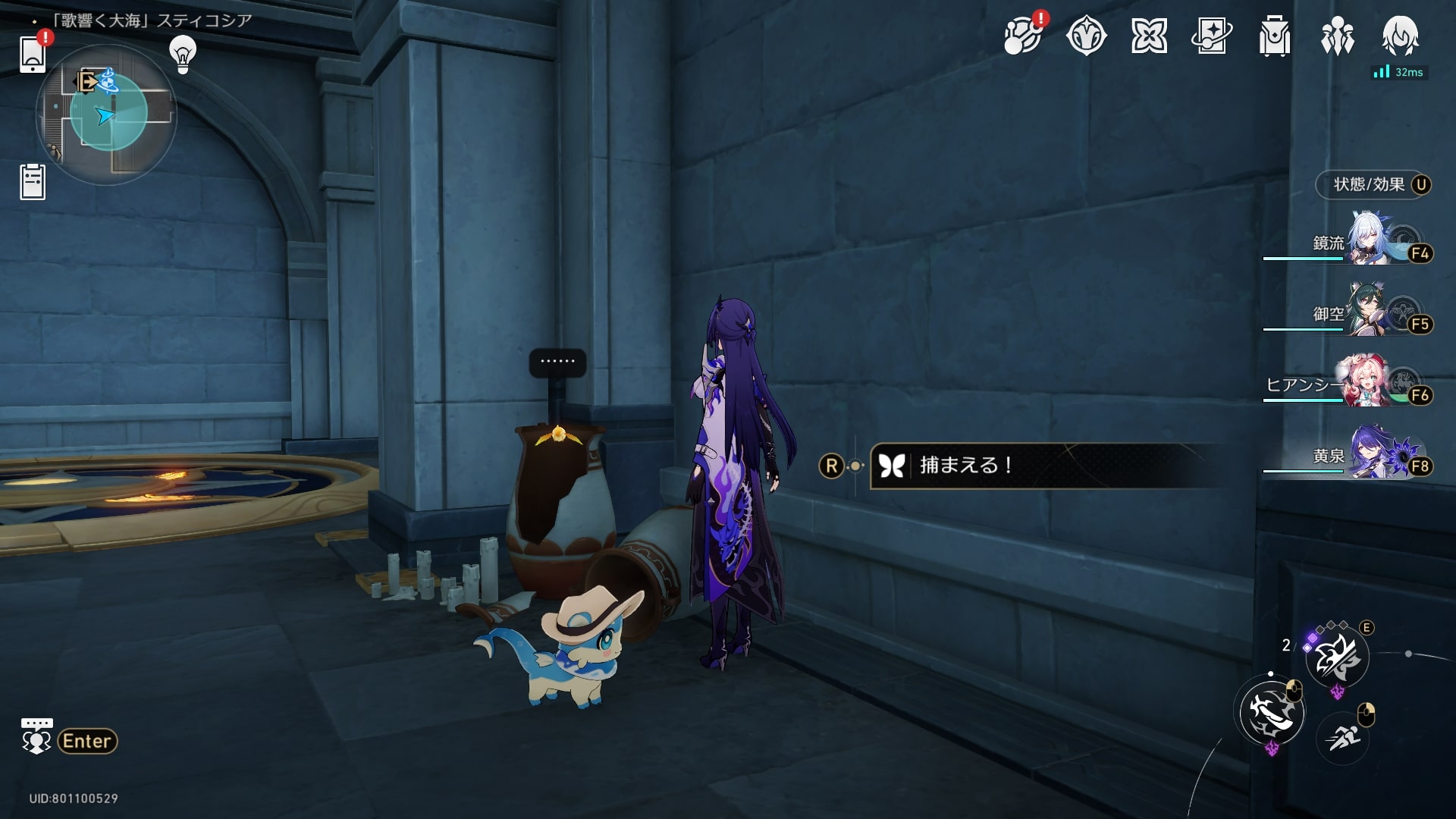1456x819 pixels.
Task: Open the circular minimap
Action: pos(106,114)
